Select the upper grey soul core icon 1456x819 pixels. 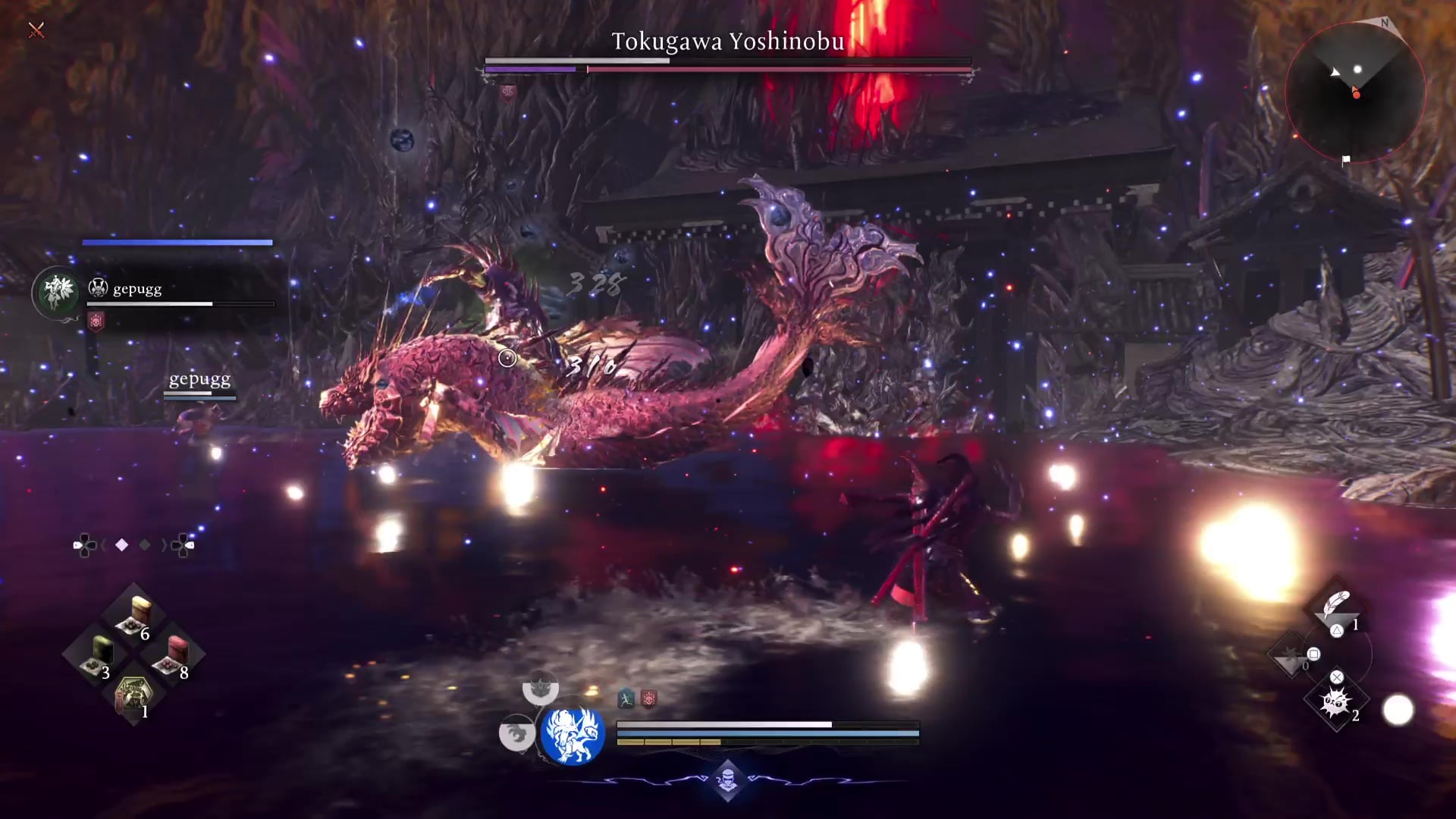(x=540, y=687)
